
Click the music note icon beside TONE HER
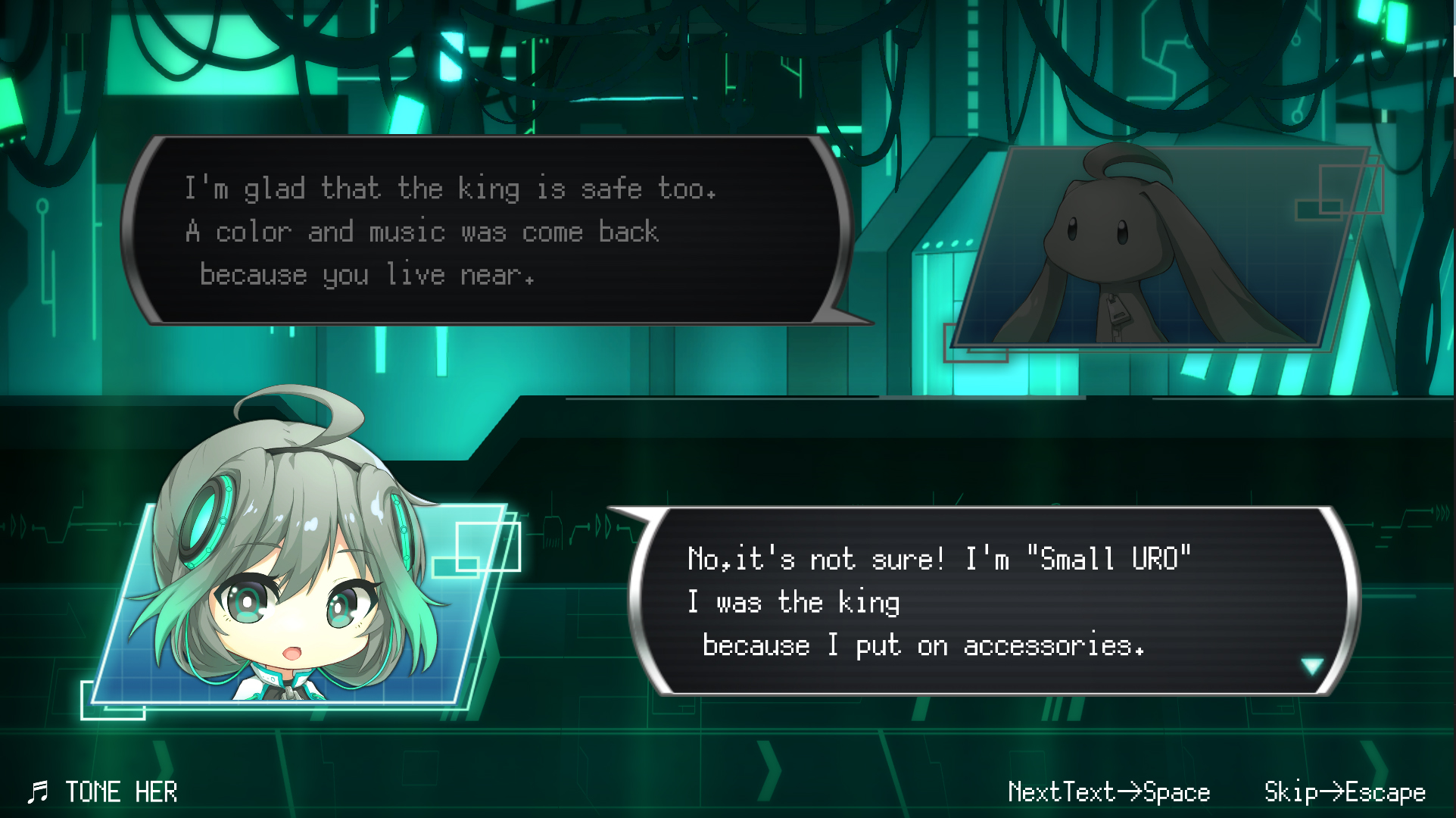click(39, 792)
